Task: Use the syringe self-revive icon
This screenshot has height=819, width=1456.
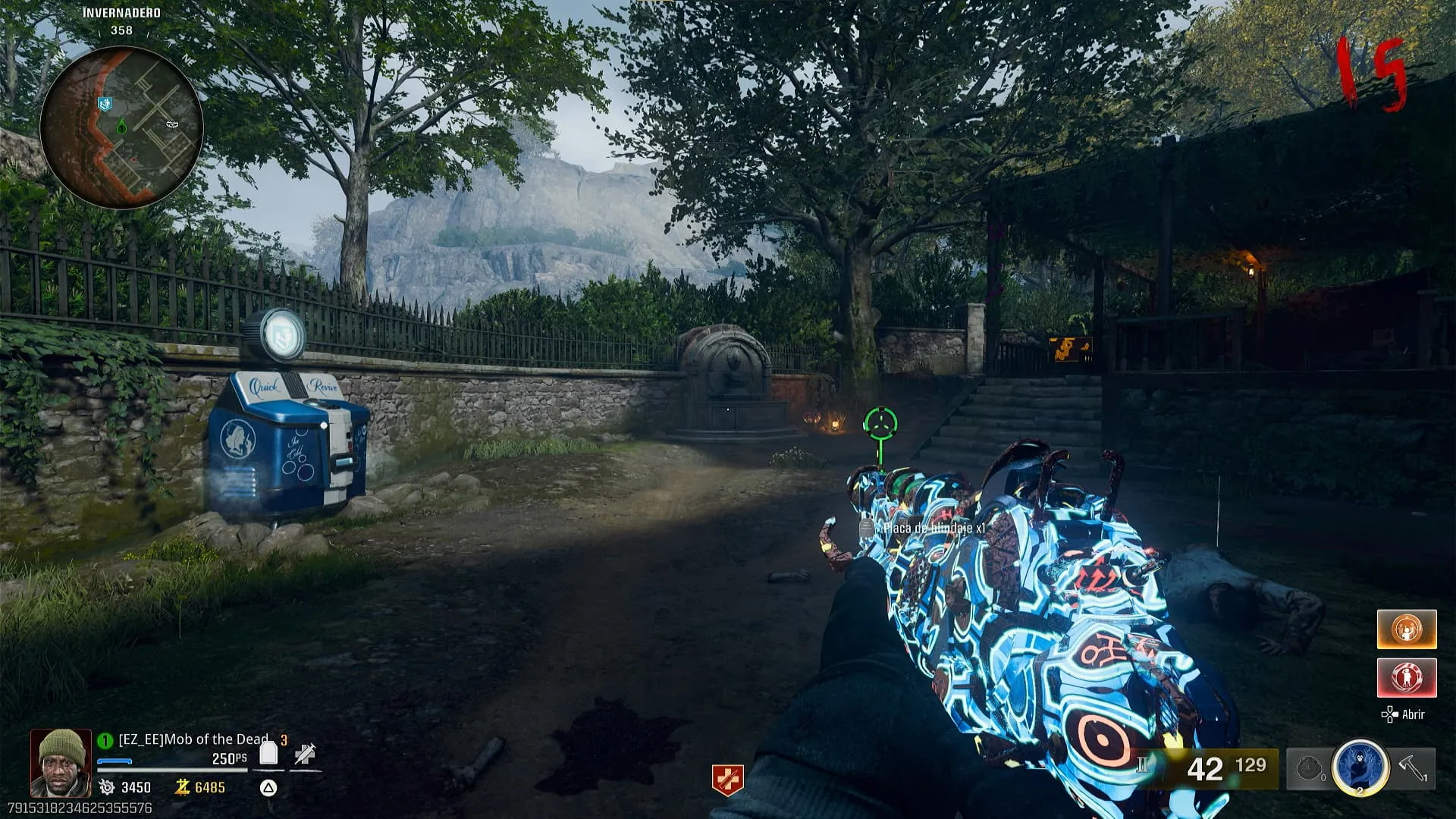Action: 305,754
